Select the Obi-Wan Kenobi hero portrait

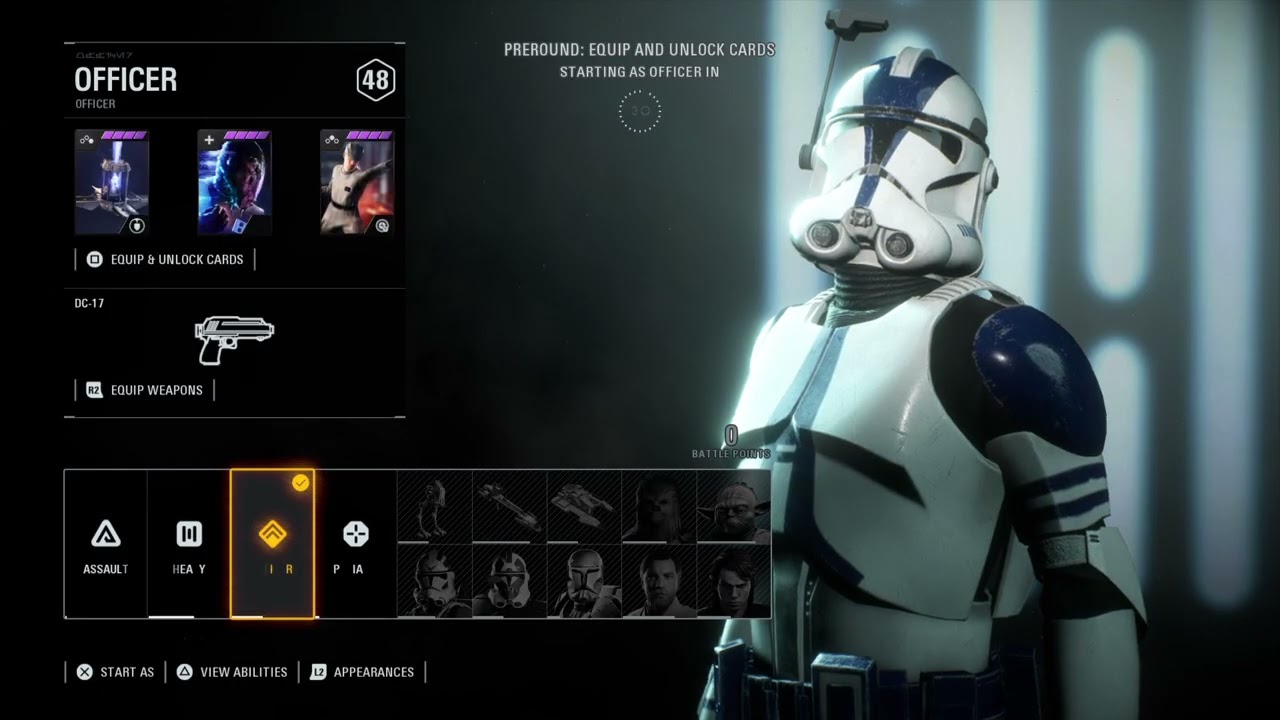pyautogui.click(x=659, y=581)
